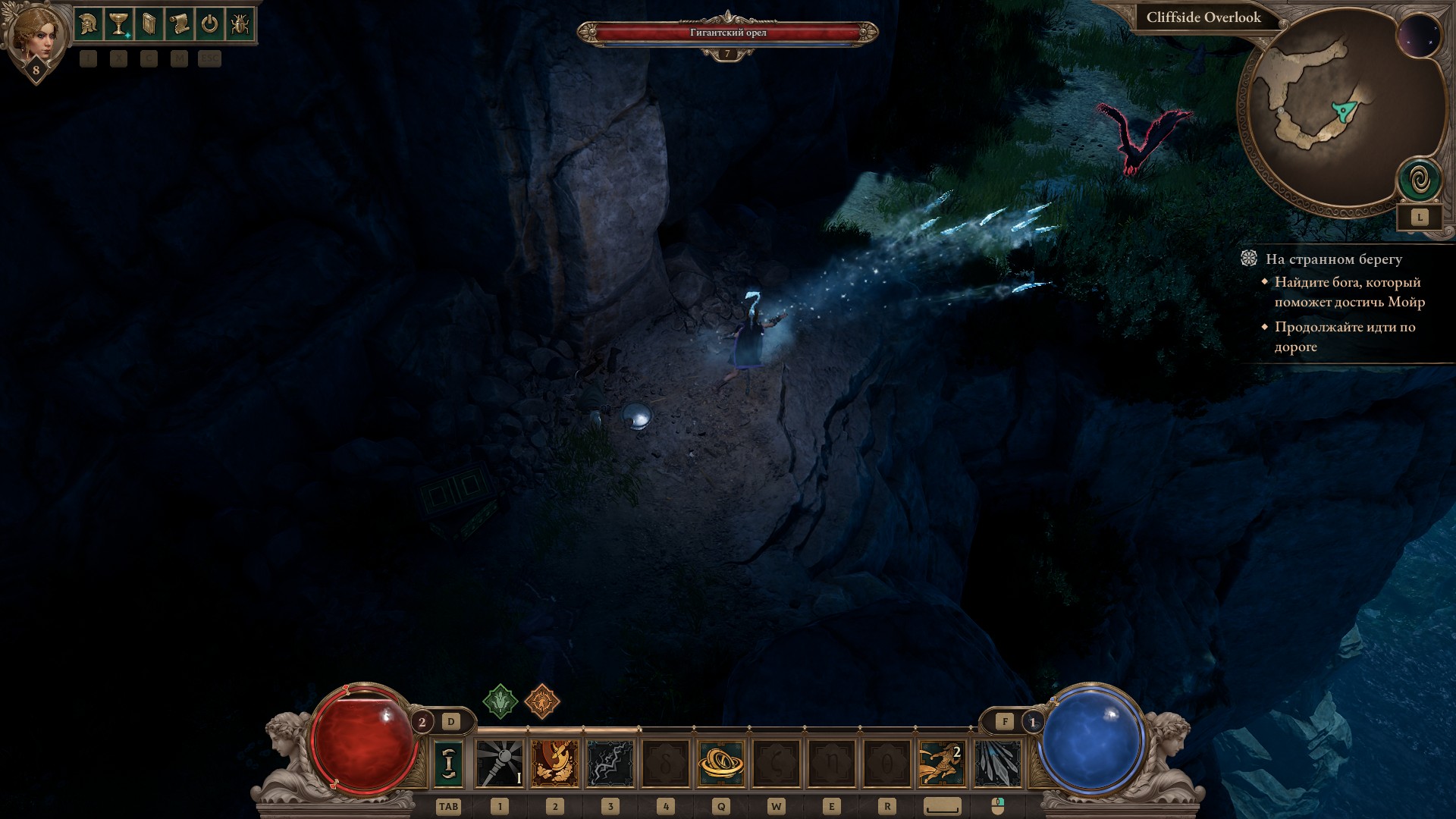Click the night sky time-of-day orb
Image resolution: width=1456 pixels, height=819 pixels.
click(x=1418, y=36)
